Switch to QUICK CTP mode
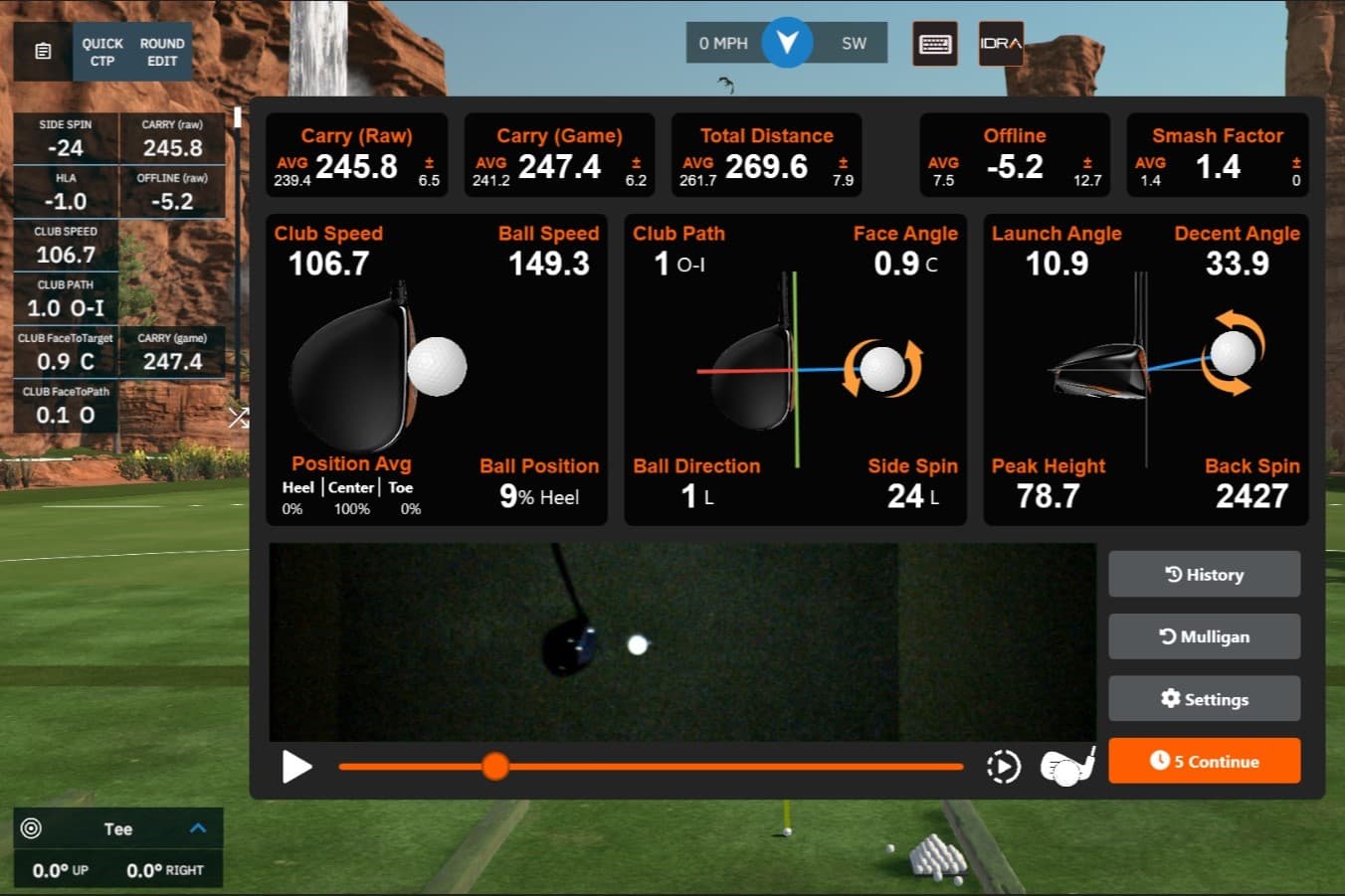Image resolution: width=1345 pixels, height=896 pixels. pyautogui.click(x=101, y=51)
